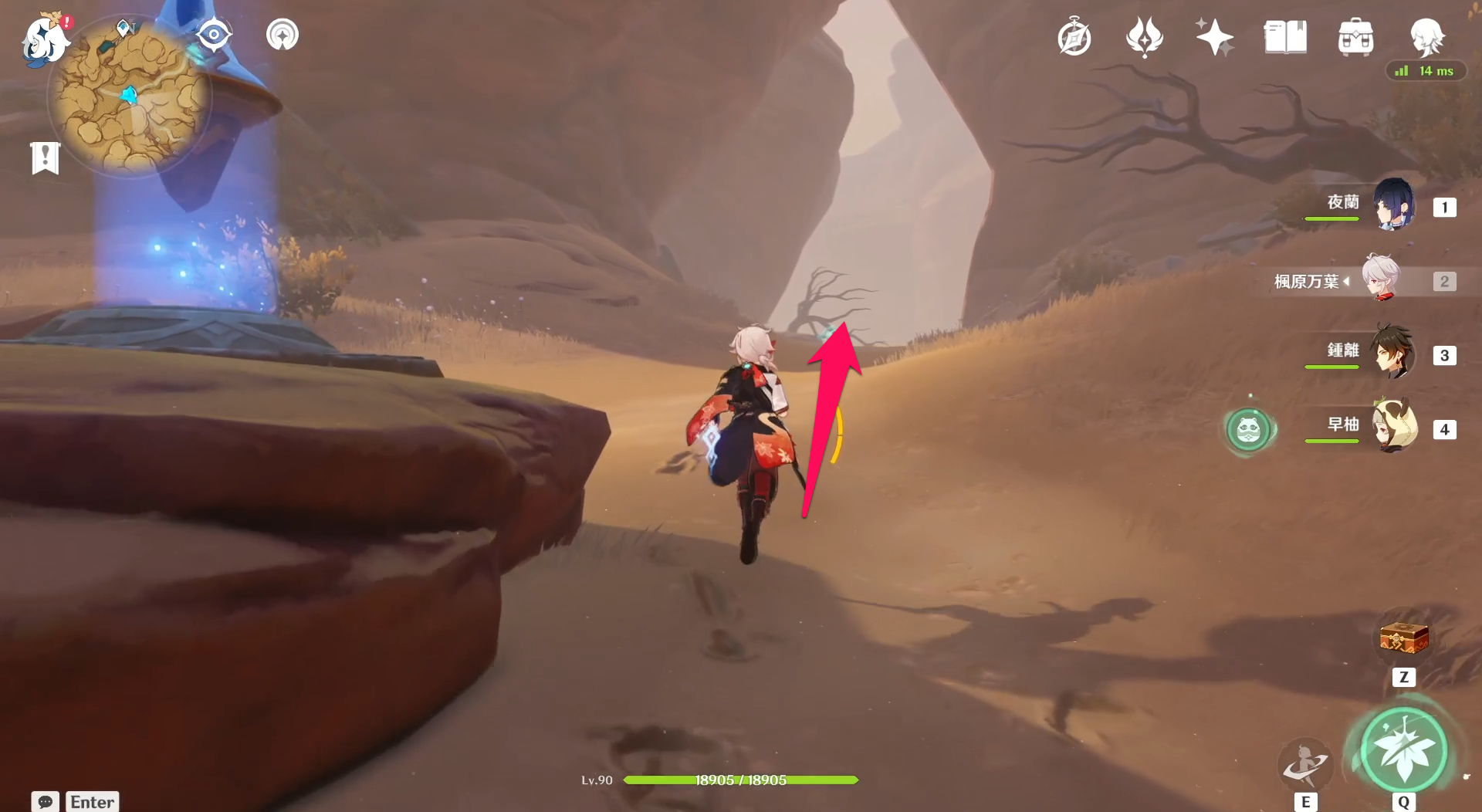The image size is (1482, 812).
Task: Open the Events flame icon
Action: [x=1144, y=37]
